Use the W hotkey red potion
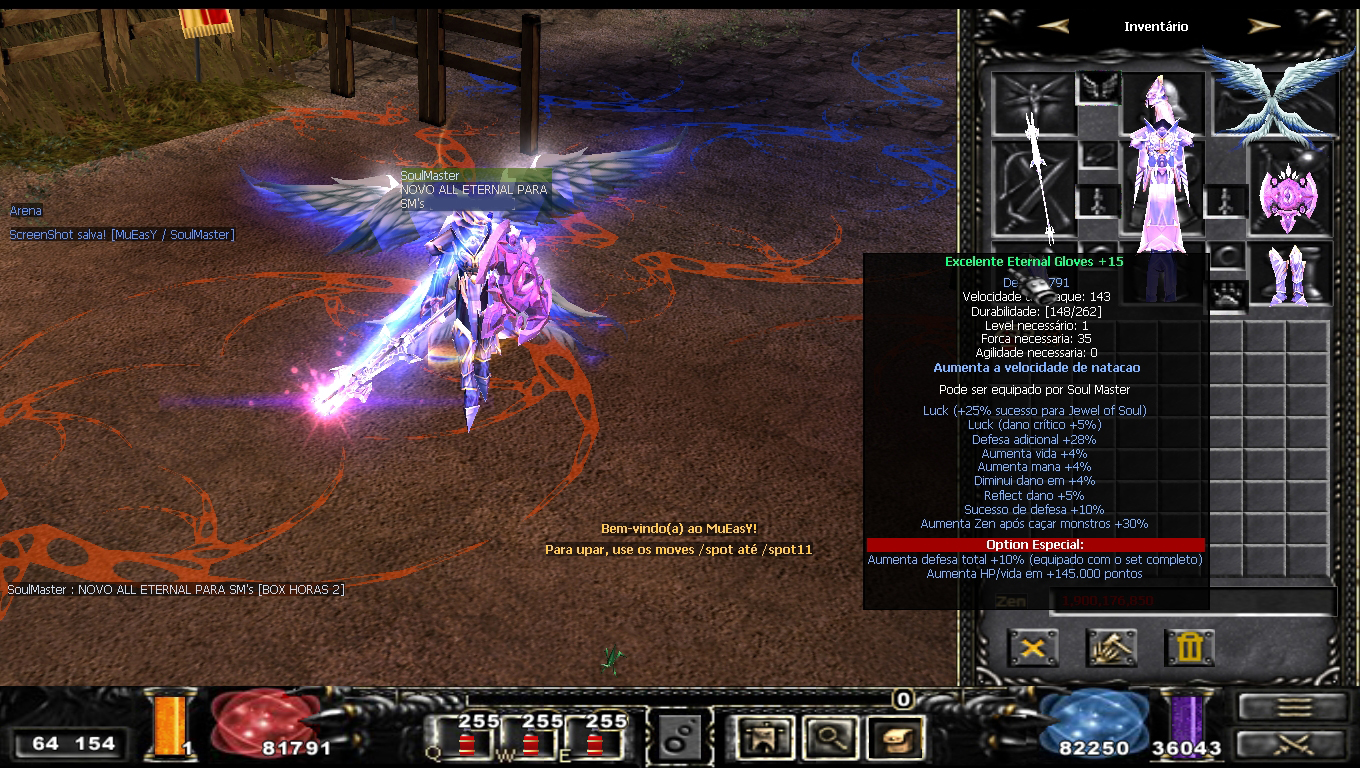This screenshot has width=1360, height=768. click(x=530, y=745)
